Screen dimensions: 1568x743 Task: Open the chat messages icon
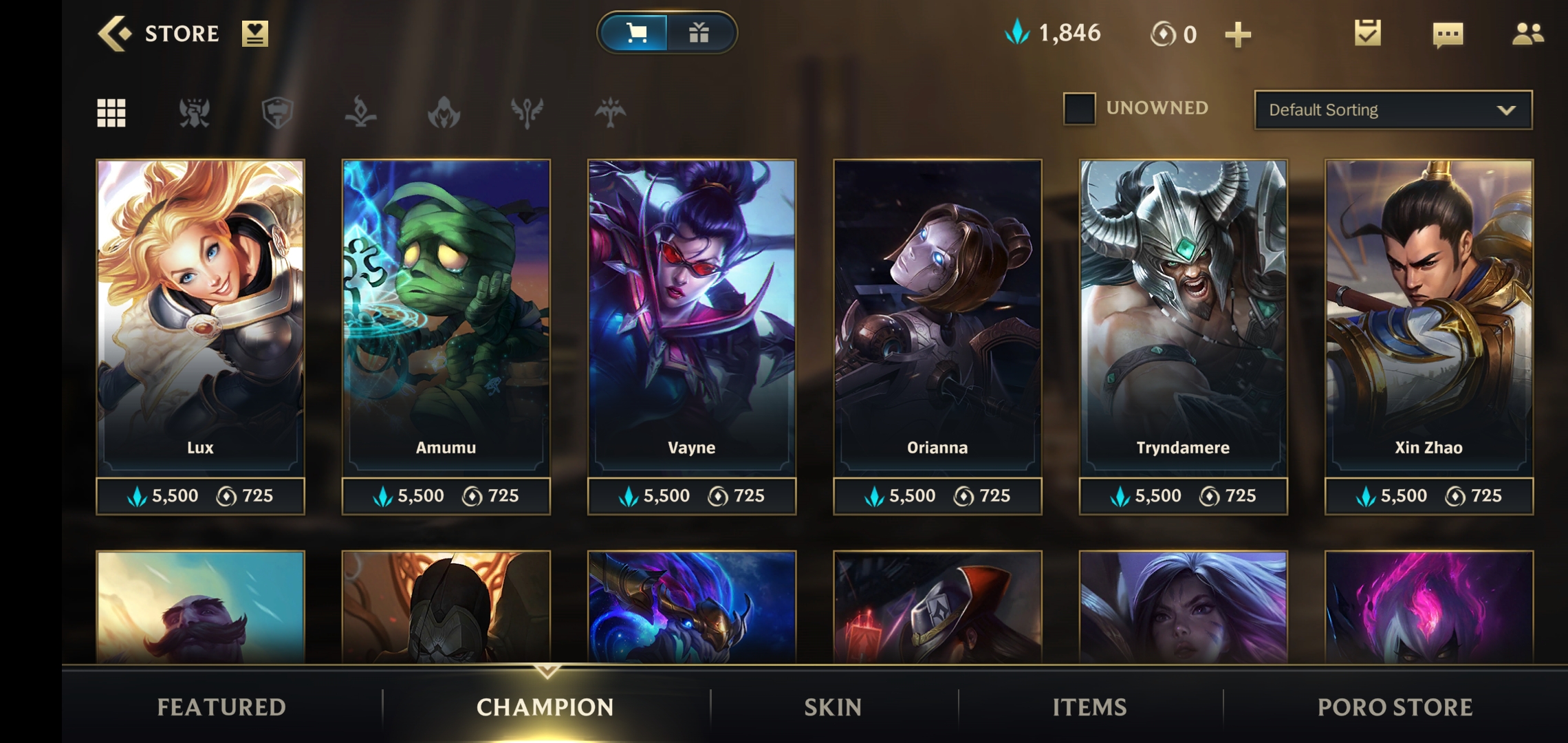pos(1446,33)
